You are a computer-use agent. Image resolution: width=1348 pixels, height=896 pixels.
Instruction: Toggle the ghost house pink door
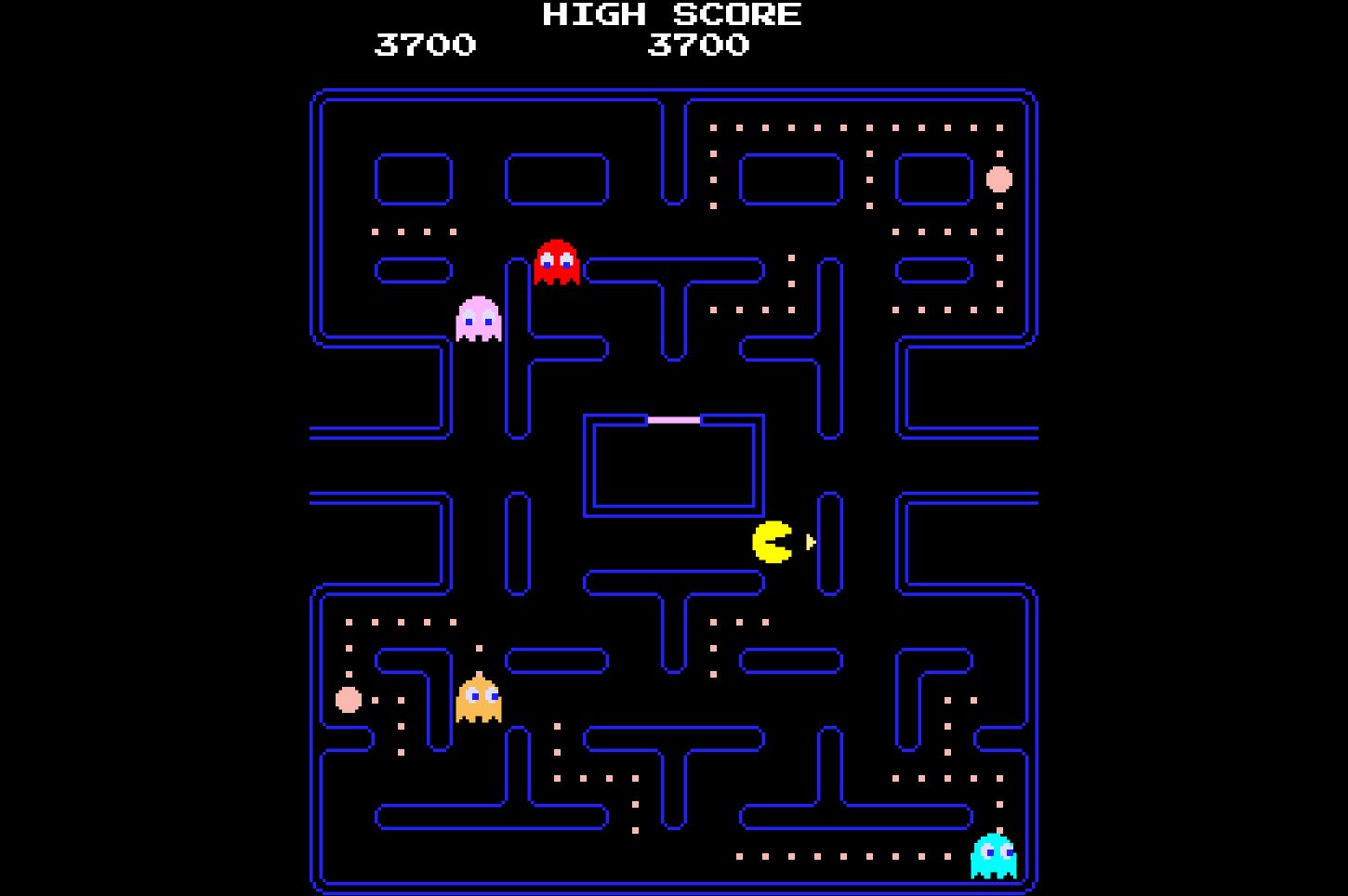(x=673, y=420)
